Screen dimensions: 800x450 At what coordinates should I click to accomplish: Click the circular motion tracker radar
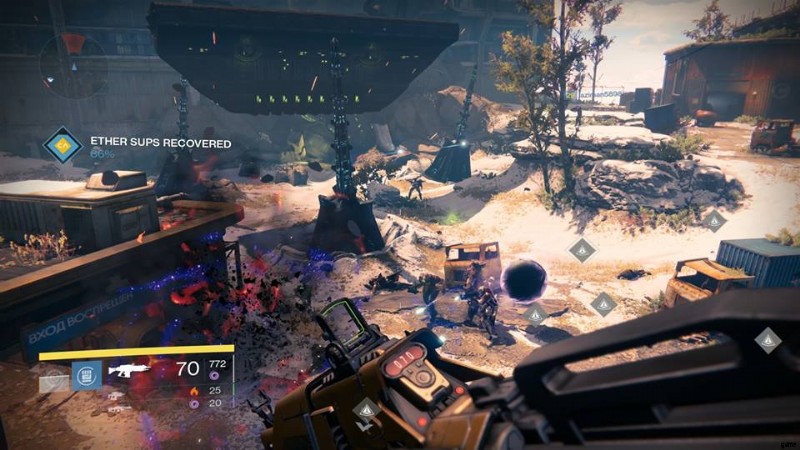click(x=74, y=64)
